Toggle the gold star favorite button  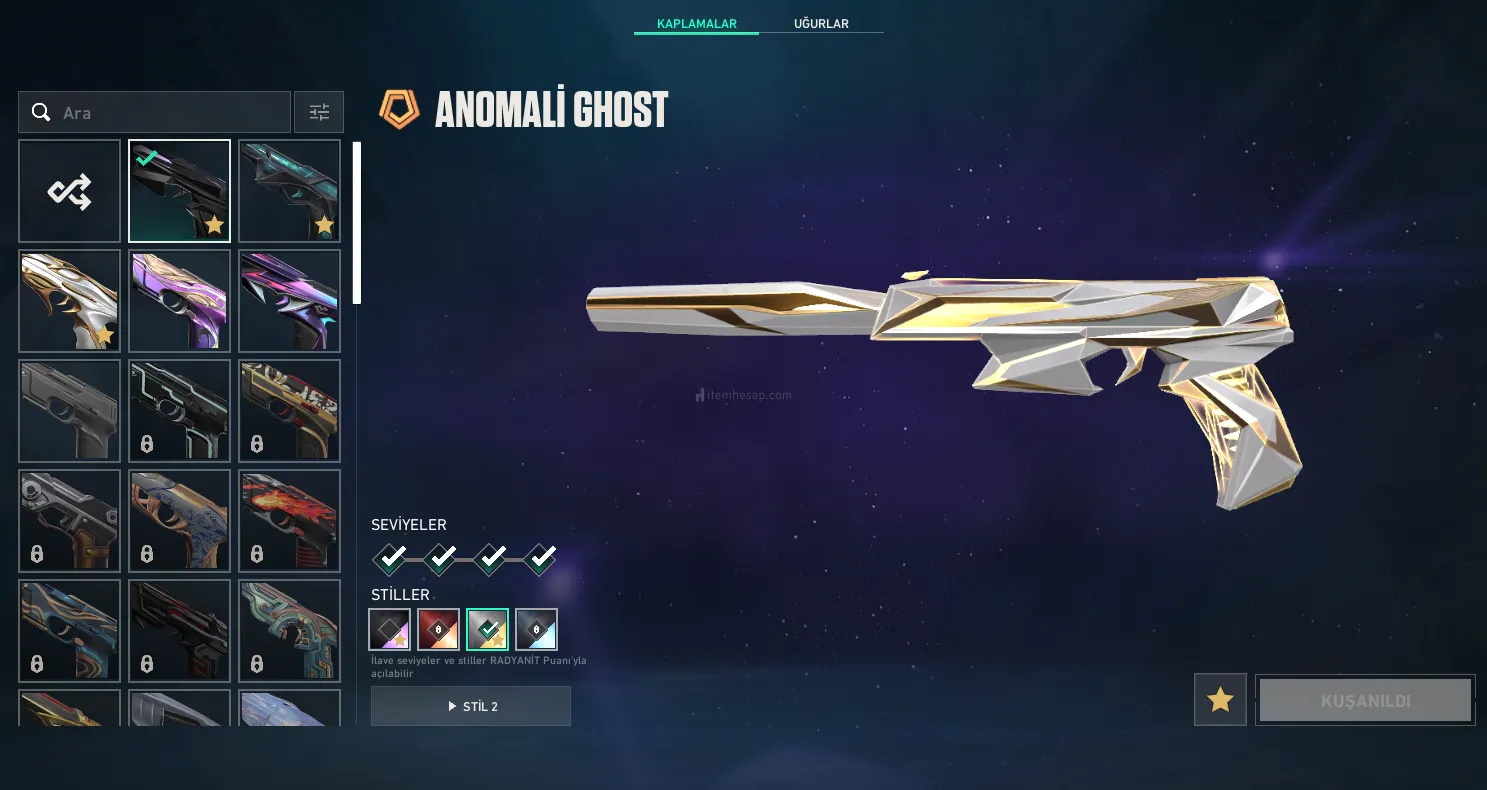tap(1220, 700)
